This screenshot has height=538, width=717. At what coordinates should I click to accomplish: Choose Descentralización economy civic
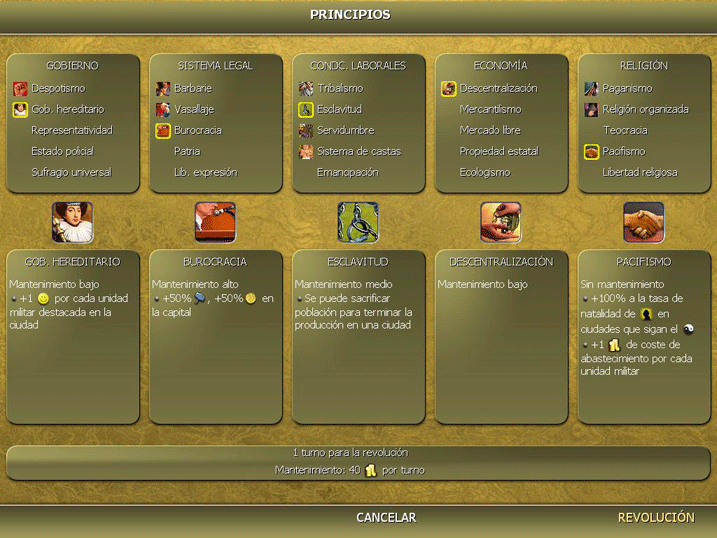pos(498,88)
